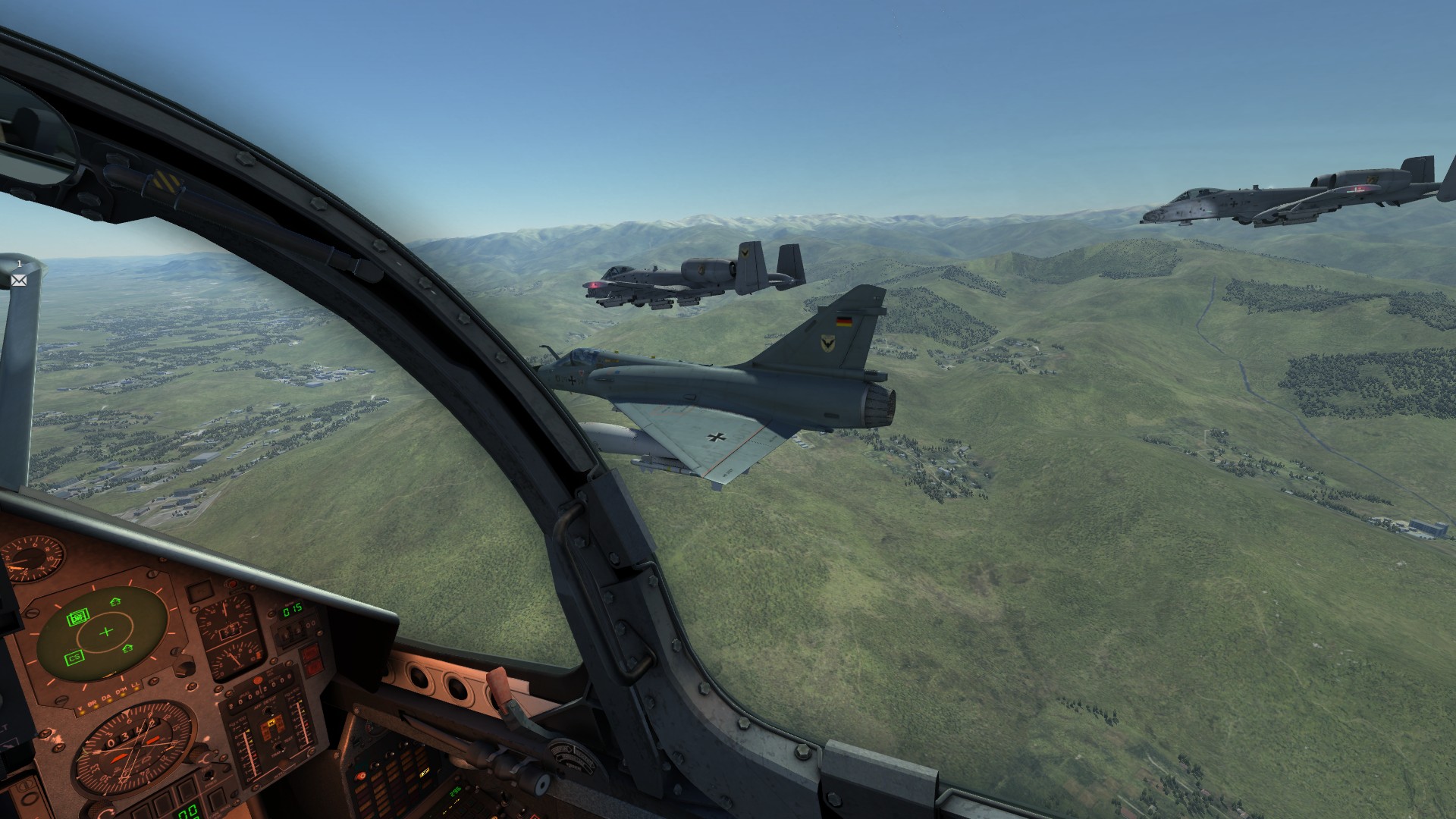Open the unread message envelope icon
Image resolution: width=1456 pixels, height=819 pixels.
click(19, 280)
